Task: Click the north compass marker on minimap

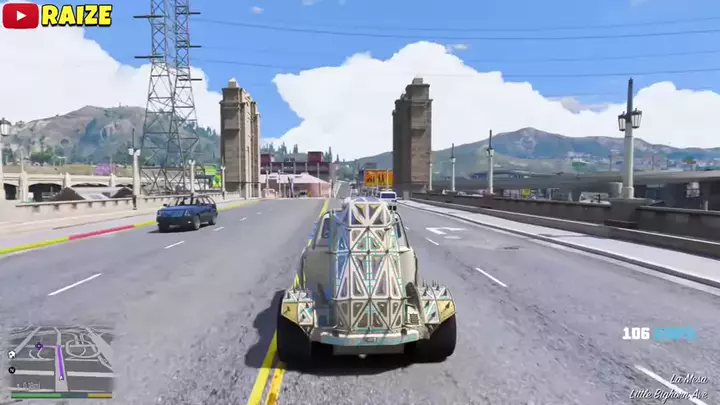Action: click(12, 370)
